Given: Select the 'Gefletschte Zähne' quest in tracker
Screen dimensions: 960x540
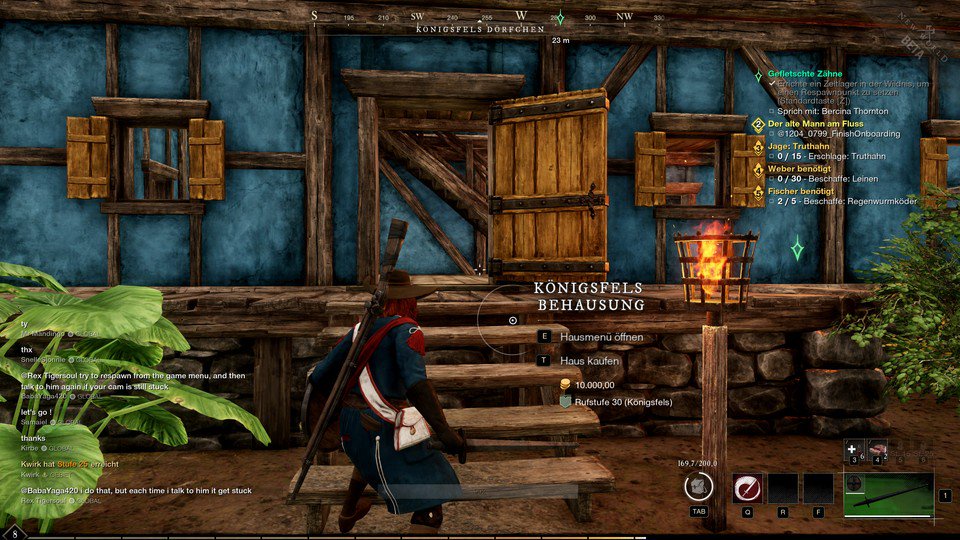Looking at the screenshot, I should (804, 74).
